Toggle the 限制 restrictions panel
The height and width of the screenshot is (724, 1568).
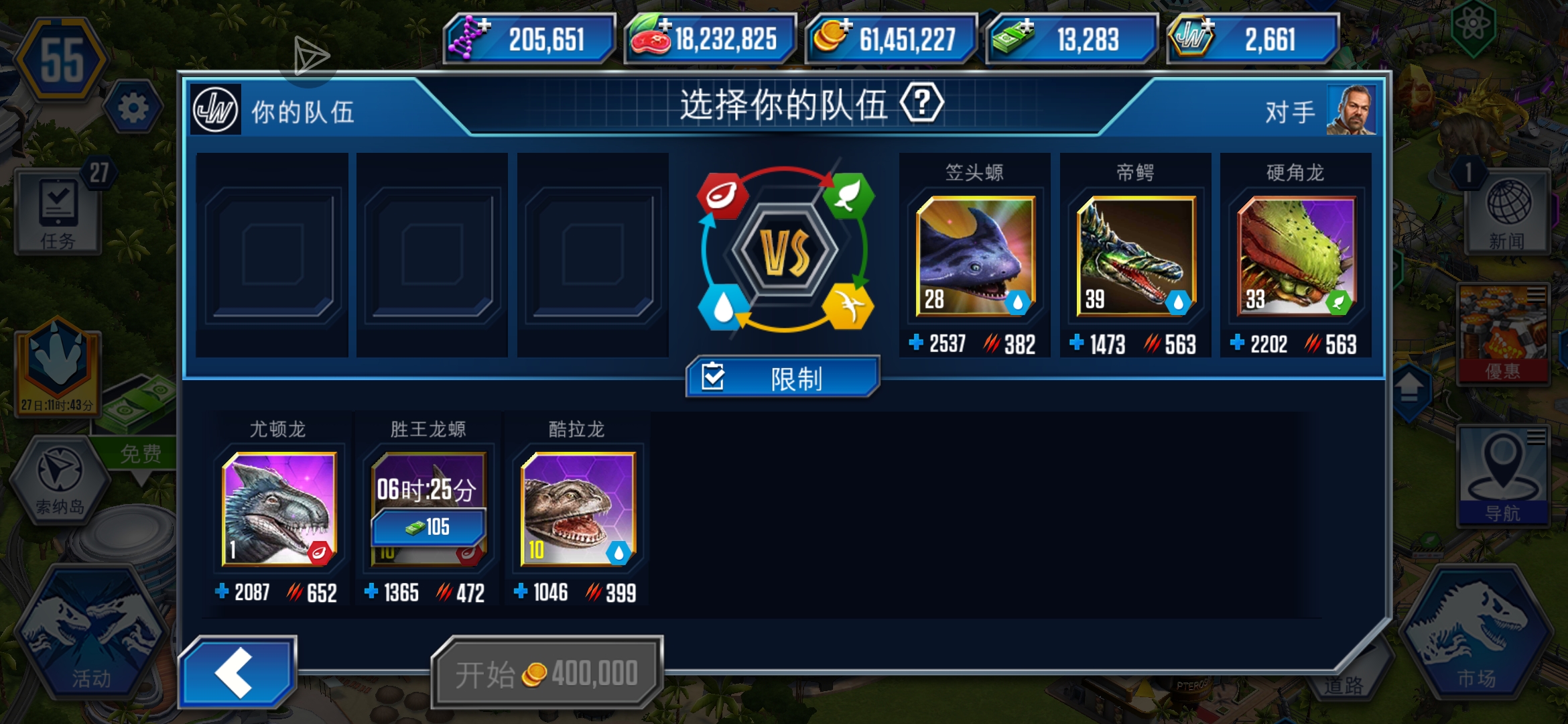coord(783,377)
